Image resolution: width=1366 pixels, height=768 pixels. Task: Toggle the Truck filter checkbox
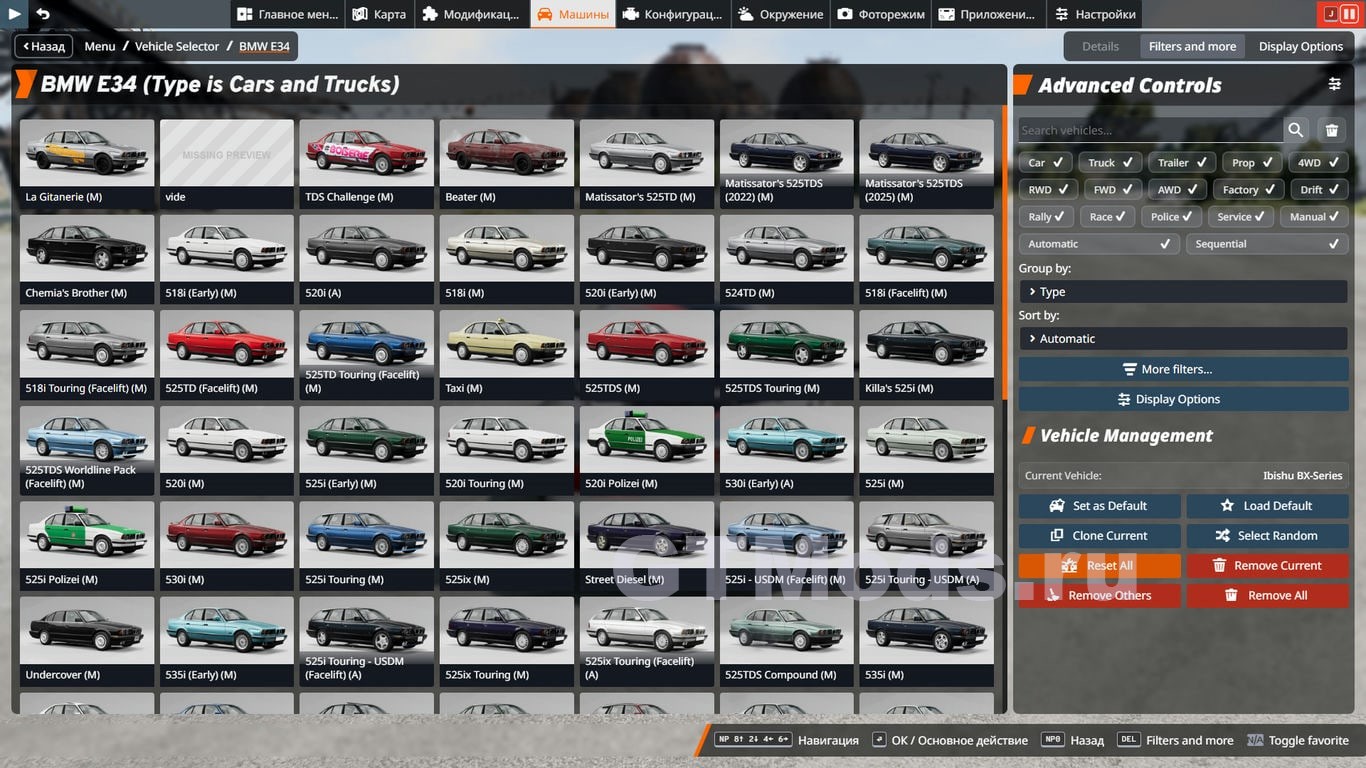pyautogui.click(x=1110, y=163)
